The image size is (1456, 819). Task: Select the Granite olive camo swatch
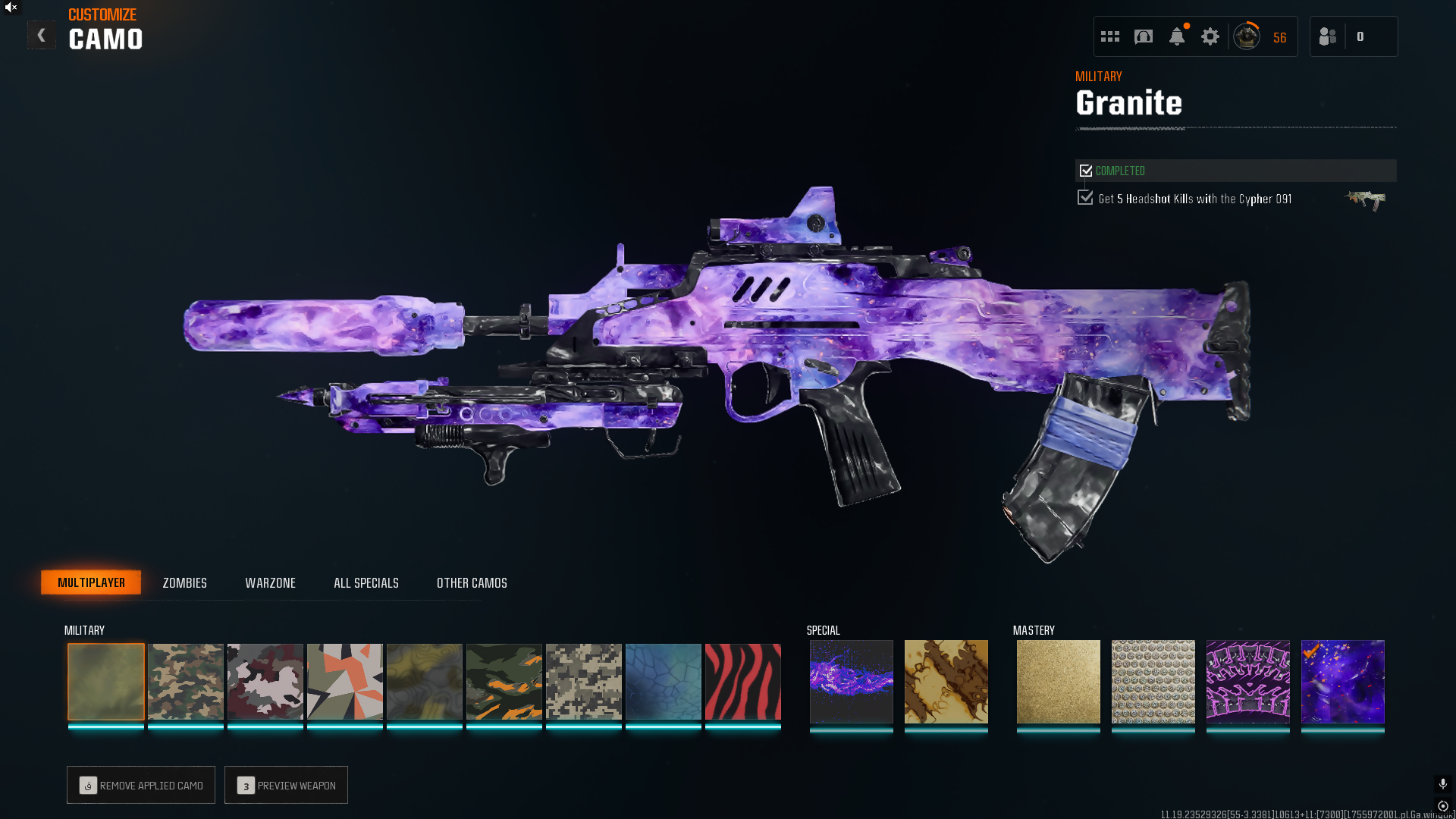click(106, 682)
